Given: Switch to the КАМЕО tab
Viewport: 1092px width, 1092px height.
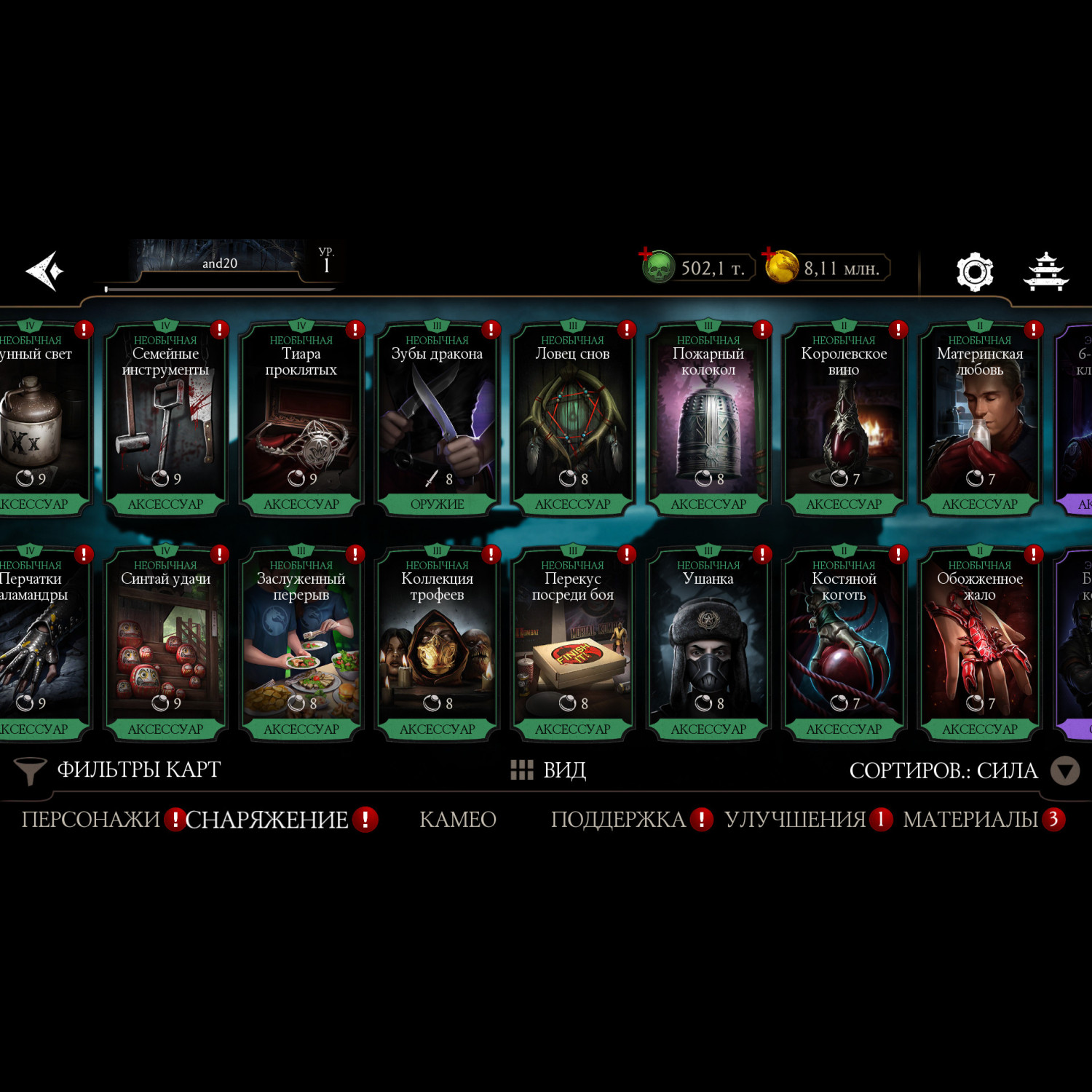Looking at the screenshot, I should pyautogui.click(x=458, y=820).
